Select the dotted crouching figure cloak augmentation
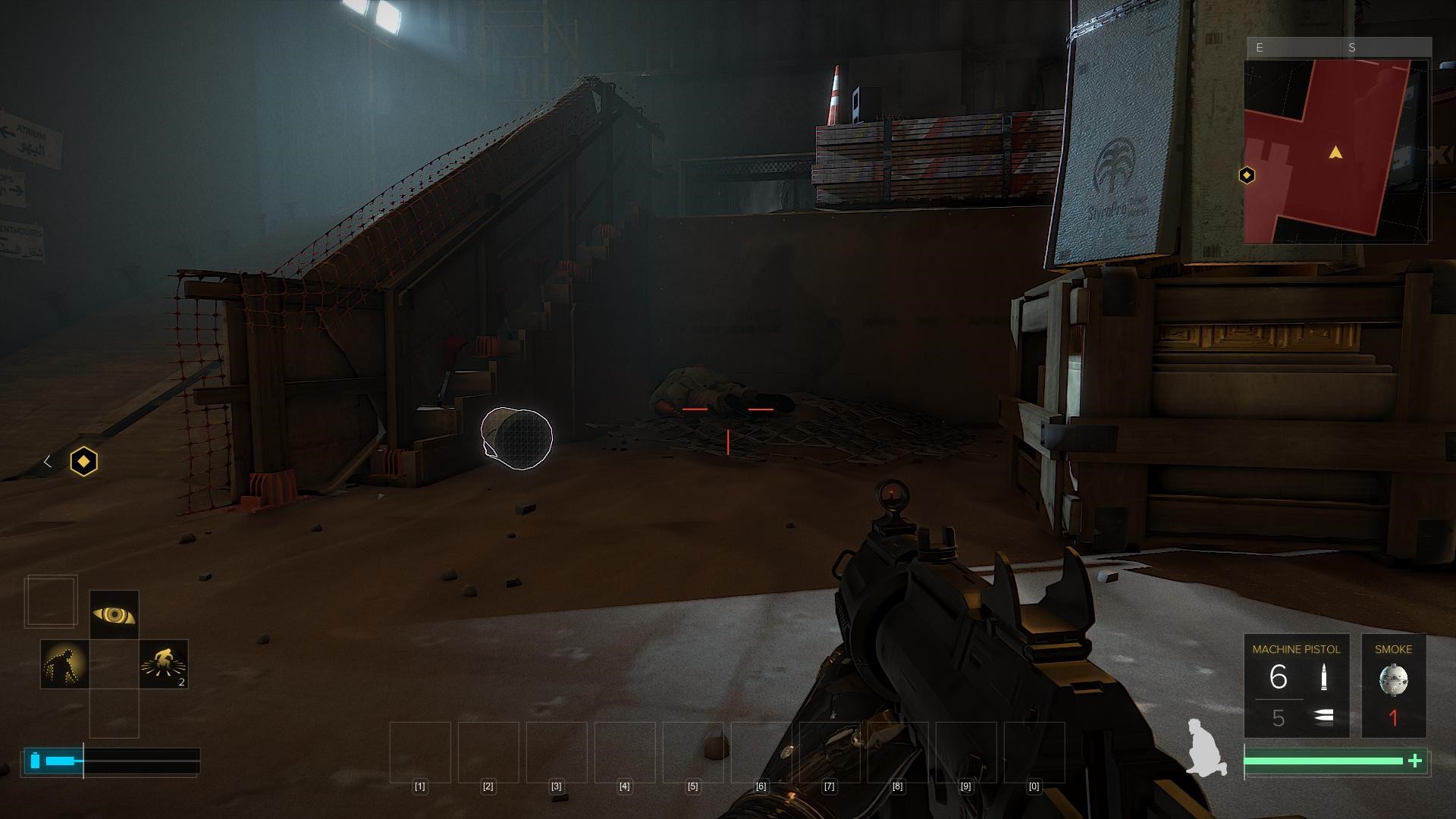The image size is (1456, 819). [64, 664]
